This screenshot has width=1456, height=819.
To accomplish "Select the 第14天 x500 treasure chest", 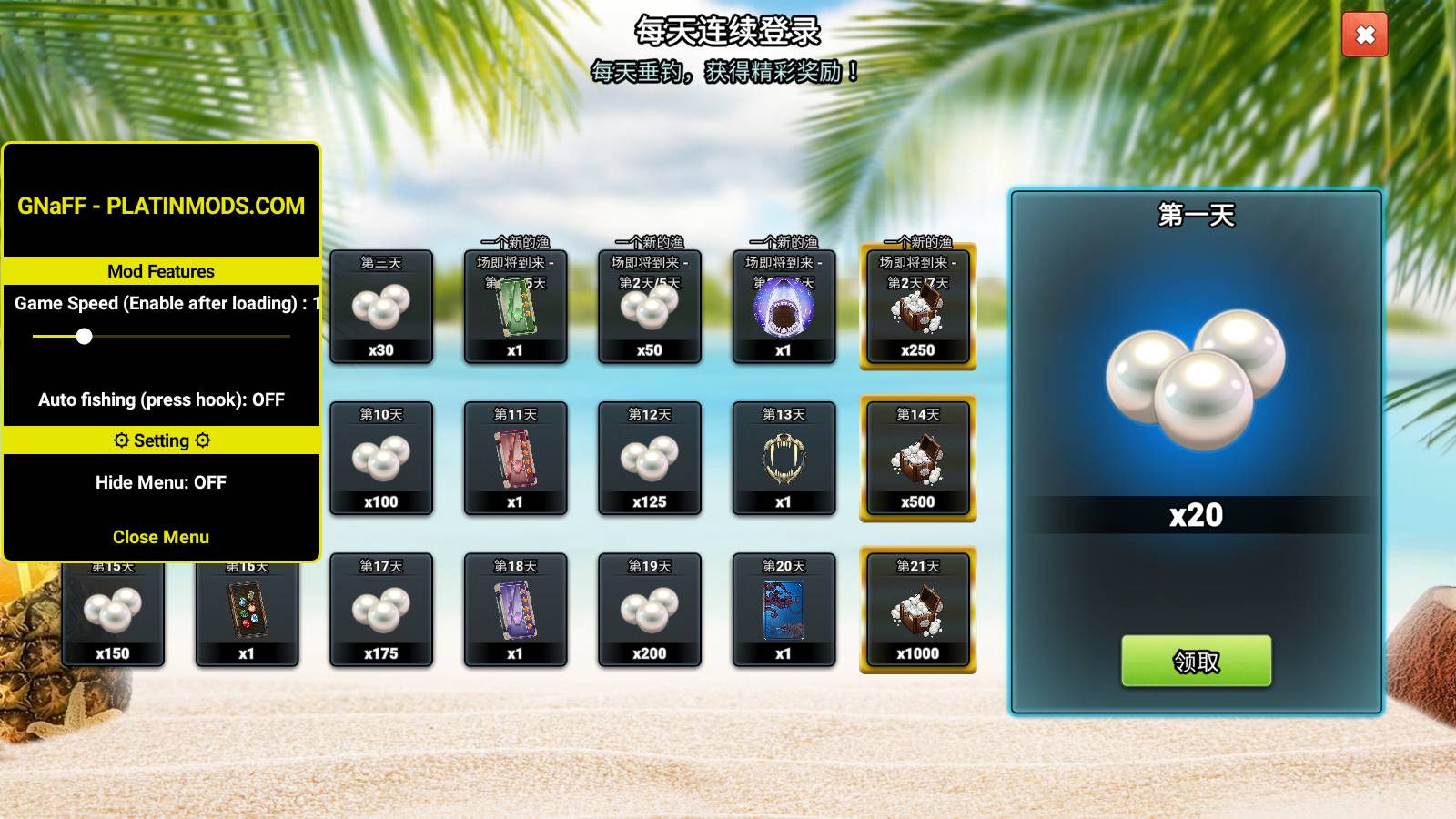I will [x=917, y=459].
